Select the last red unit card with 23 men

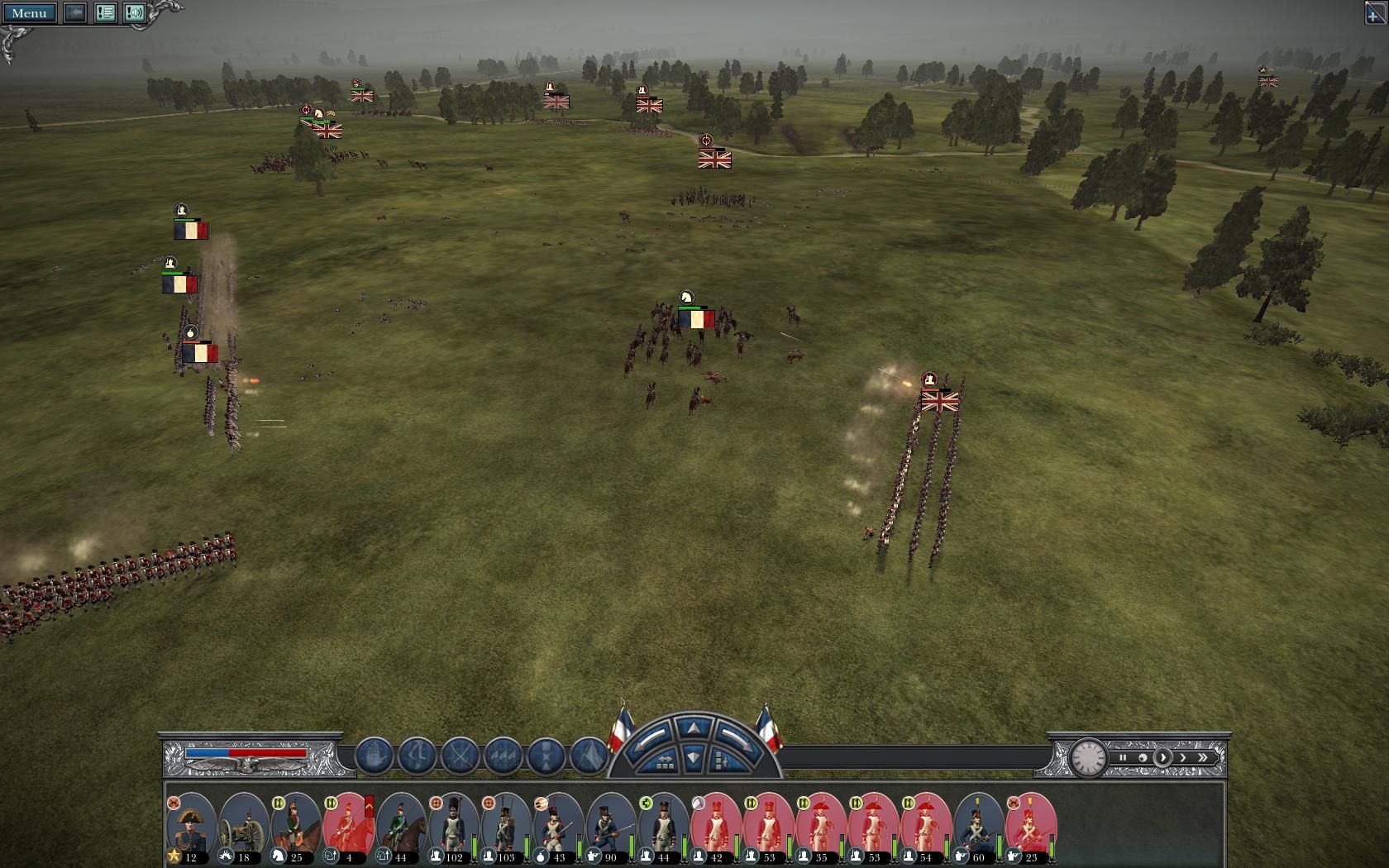pyautogui.click(x=1031, y=827)
